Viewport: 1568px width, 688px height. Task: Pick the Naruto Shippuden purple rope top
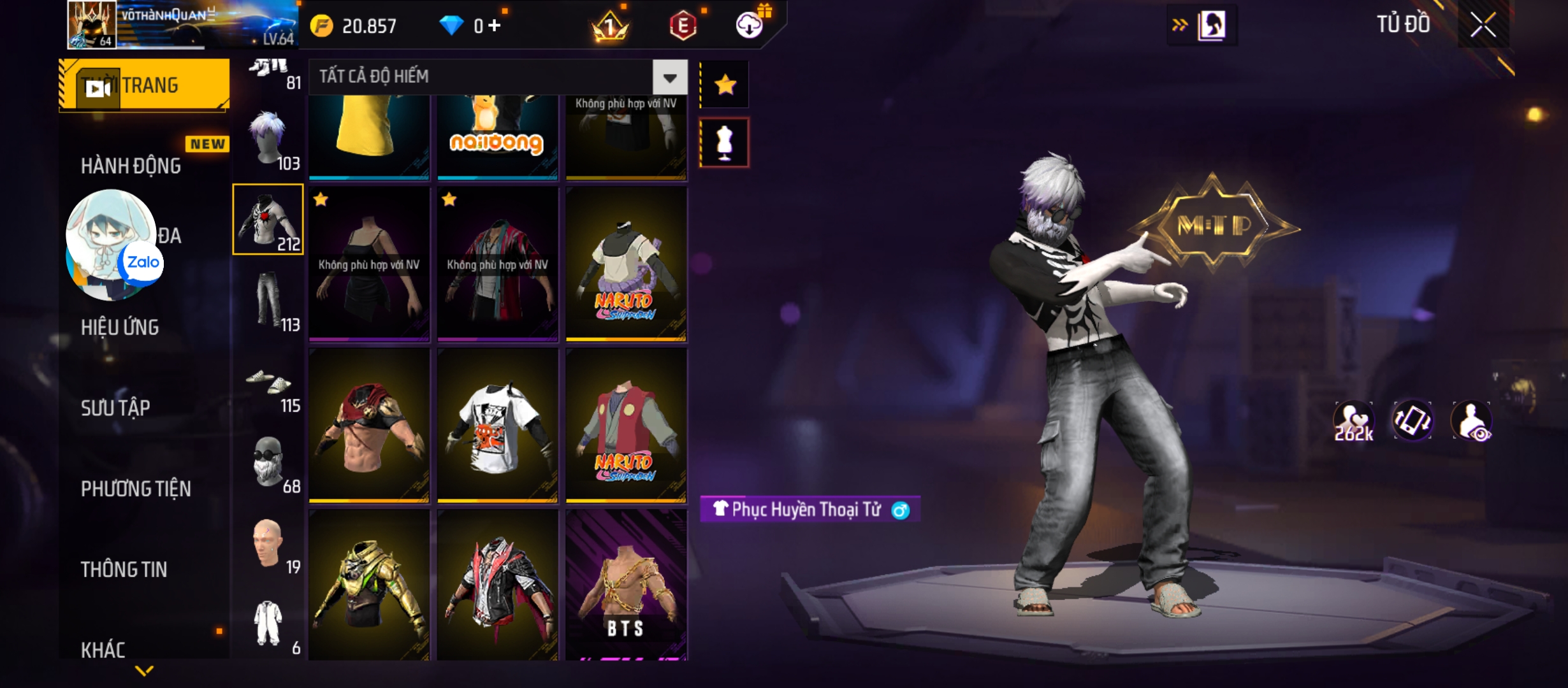626,264
